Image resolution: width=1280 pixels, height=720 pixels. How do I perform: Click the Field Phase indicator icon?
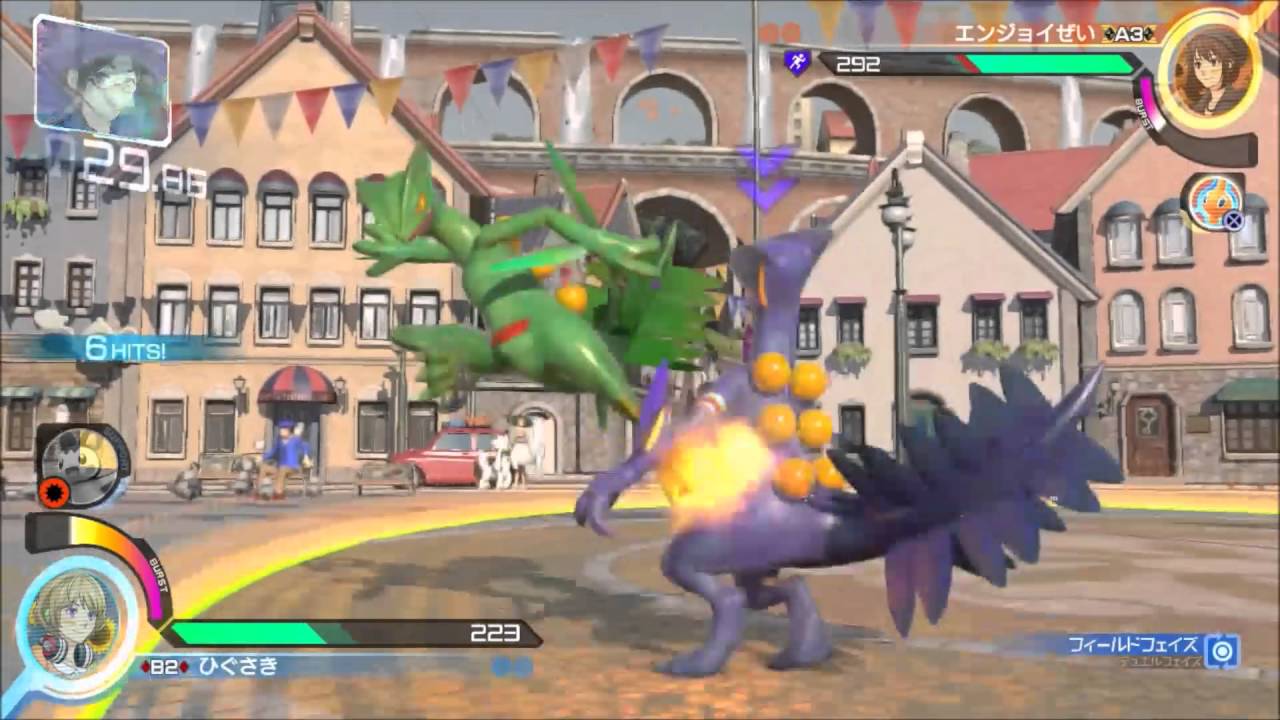(1221, 651)
